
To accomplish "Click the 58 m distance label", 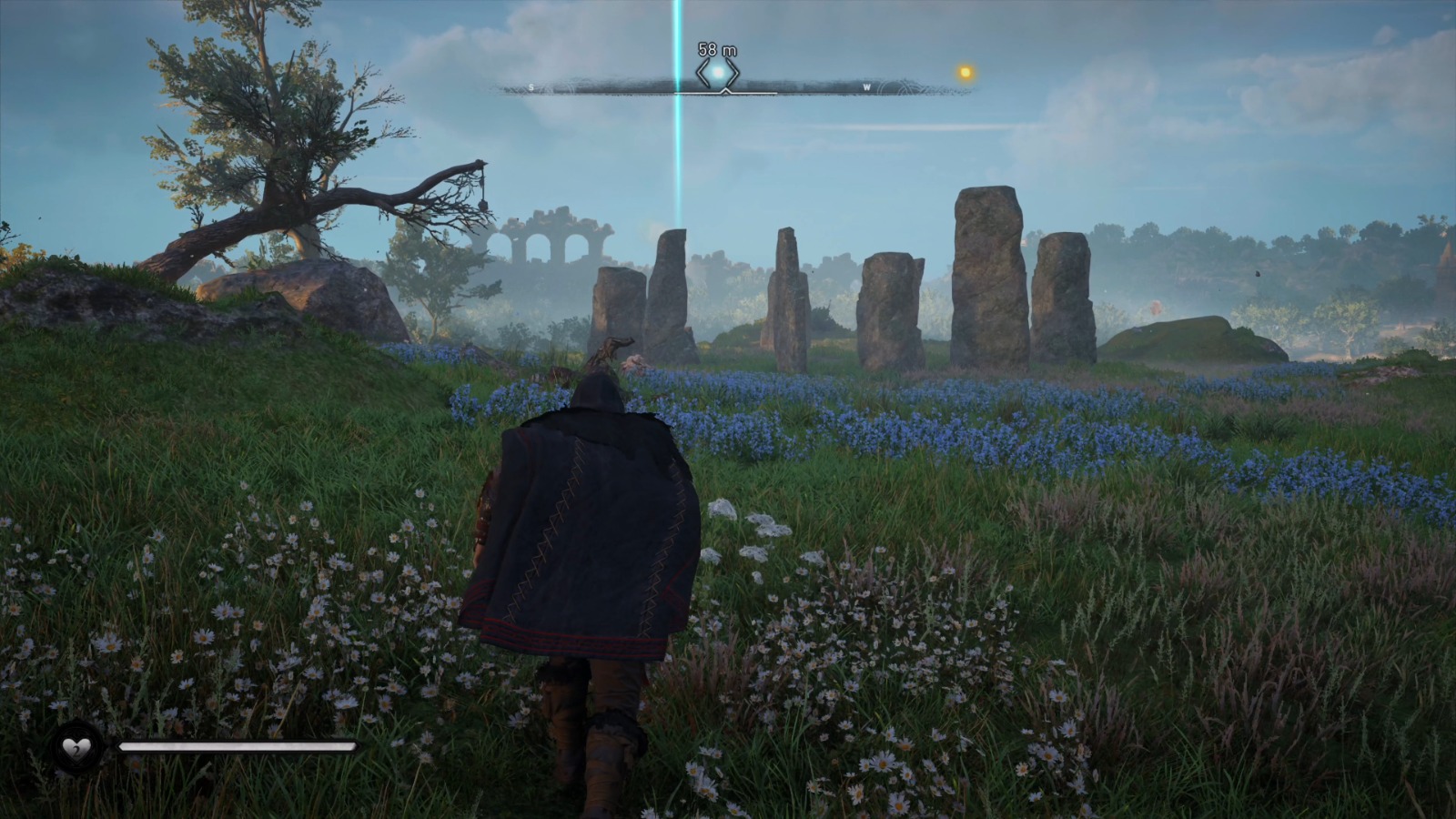I will [x=715, y=47].
